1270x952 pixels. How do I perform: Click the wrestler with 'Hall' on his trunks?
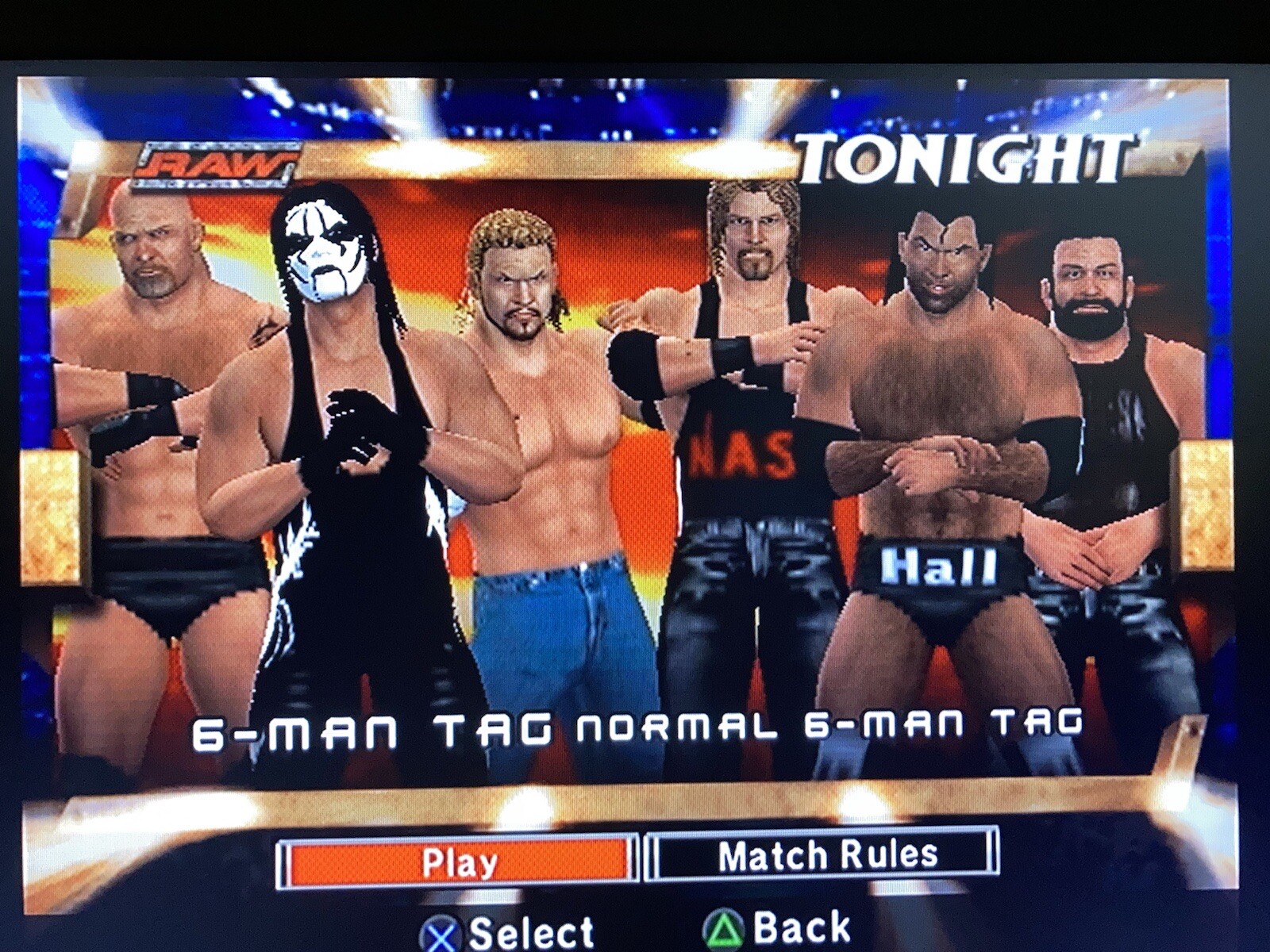pos(937,436)
